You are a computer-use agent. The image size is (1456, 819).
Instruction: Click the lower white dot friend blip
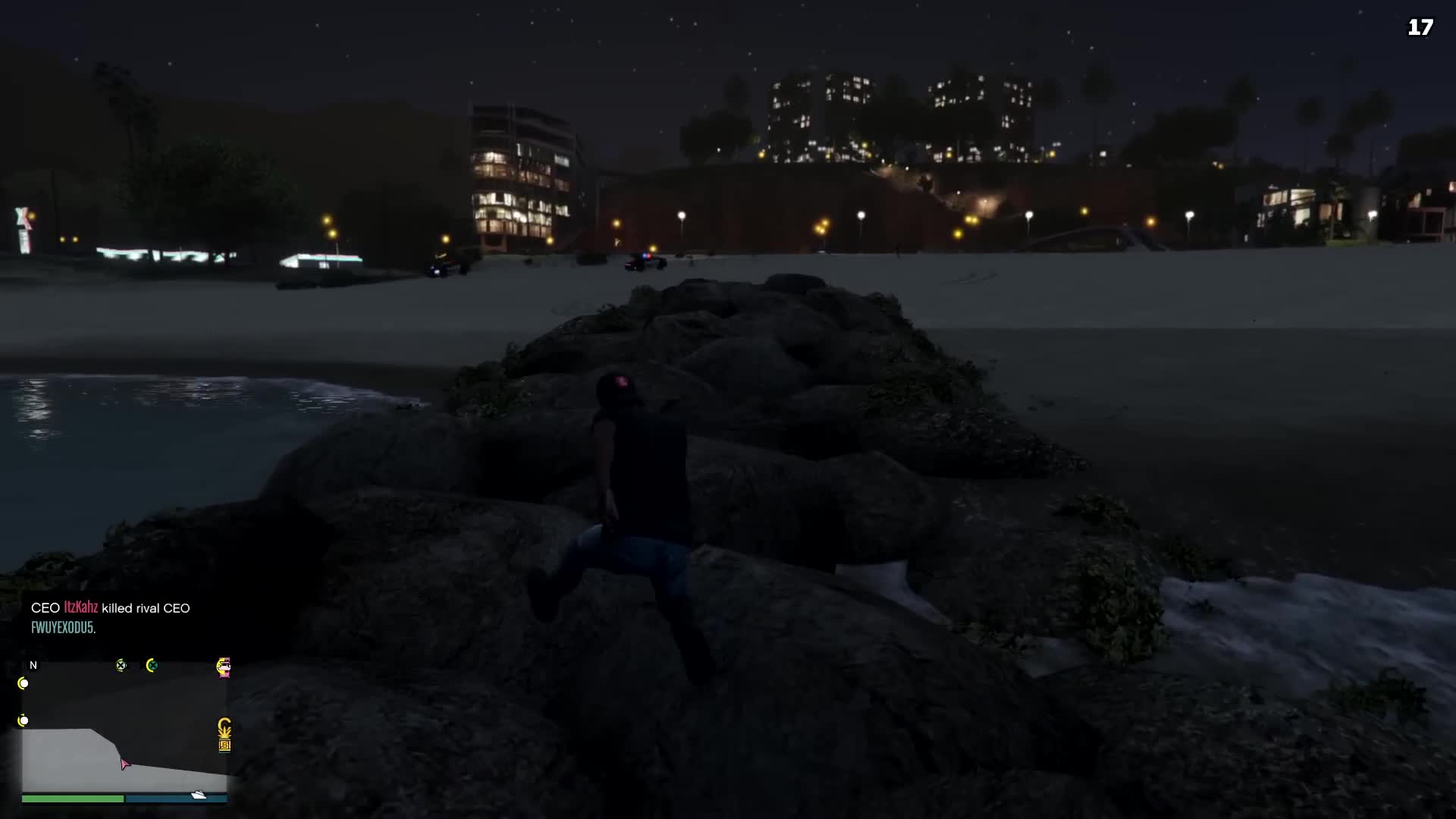click(24, 720)
